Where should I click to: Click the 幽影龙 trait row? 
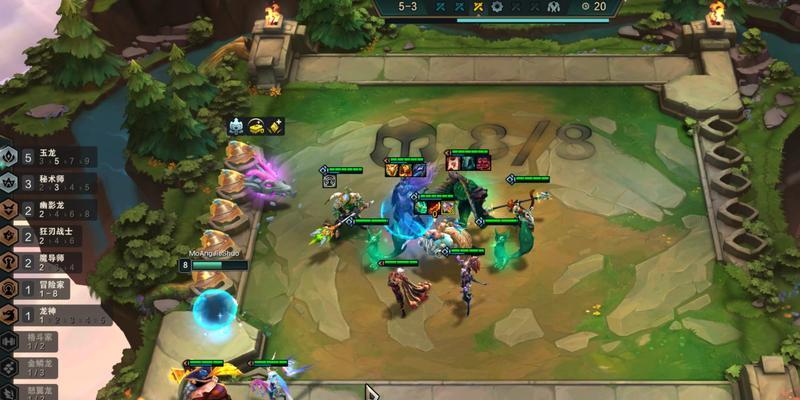click(40, 210)
